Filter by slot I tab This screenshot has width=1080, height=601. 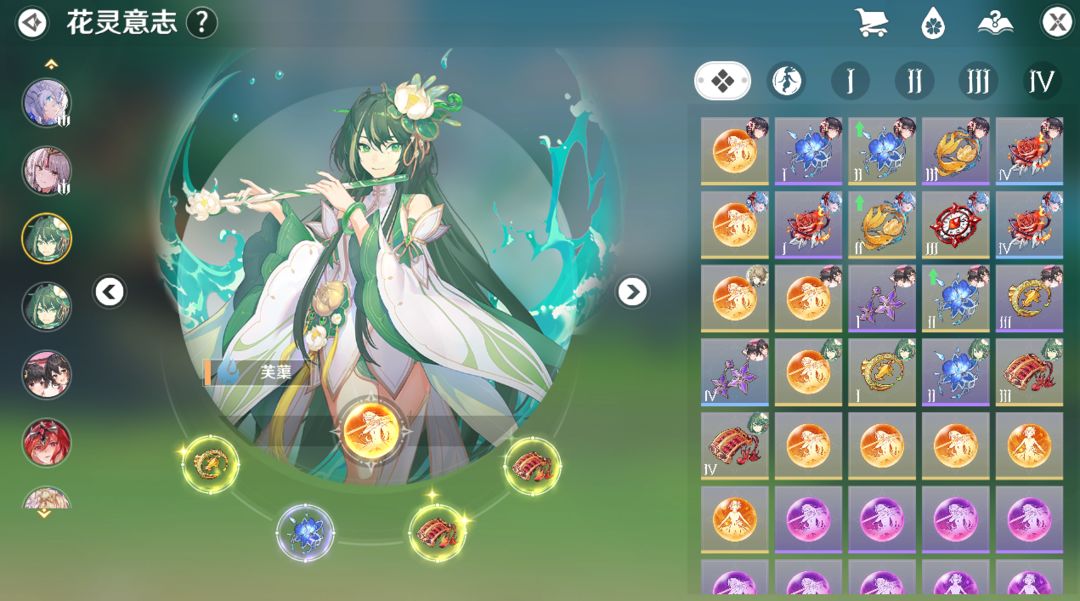click(850, 80)
